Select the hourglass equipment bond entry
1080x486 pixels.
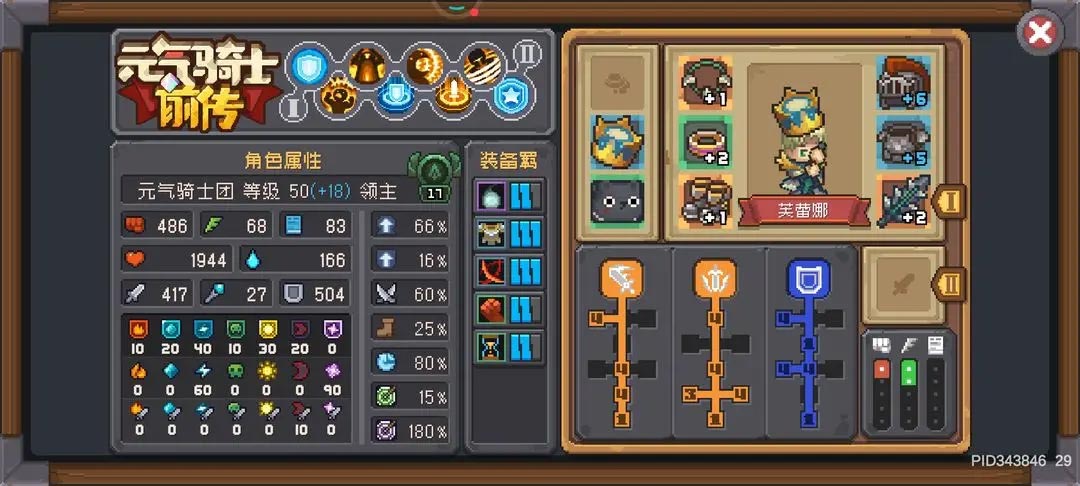pos(492,347)
